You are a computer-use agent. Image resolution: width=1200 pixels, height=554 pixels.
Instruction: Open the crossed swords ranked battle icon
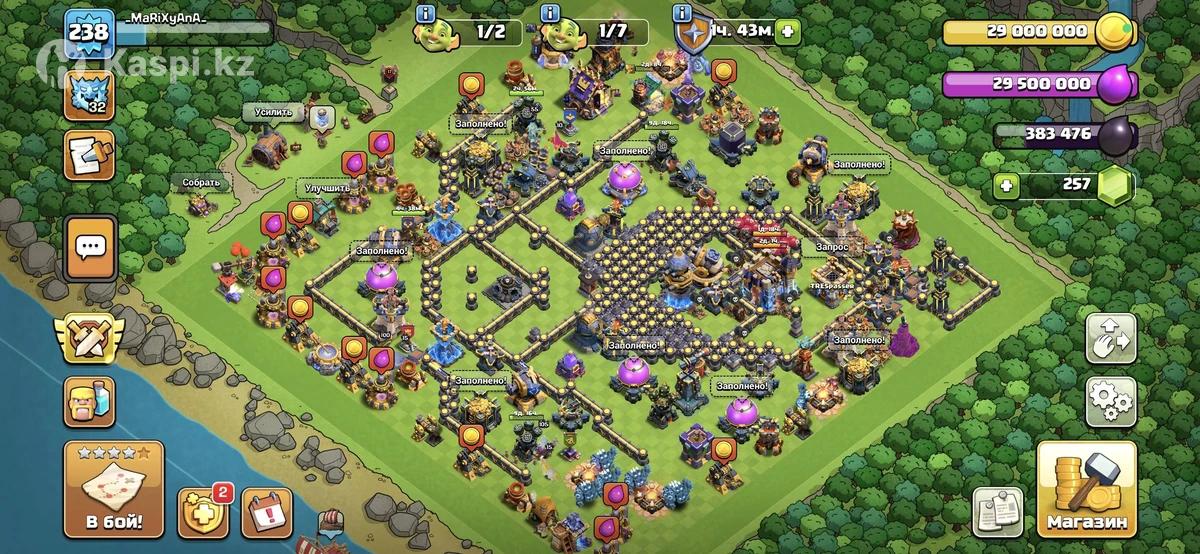89,338
